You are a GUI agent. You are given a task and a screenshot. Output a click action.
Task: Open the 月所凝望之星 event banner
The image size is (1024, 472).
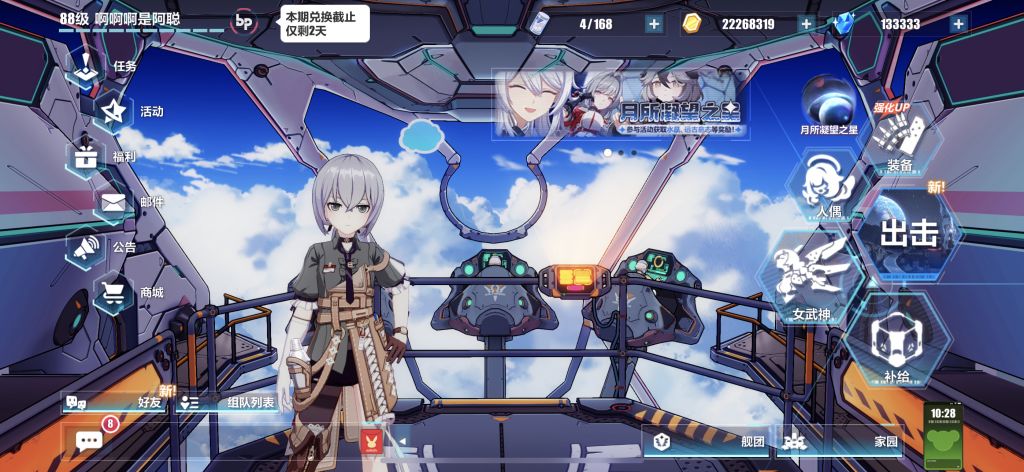620,103
